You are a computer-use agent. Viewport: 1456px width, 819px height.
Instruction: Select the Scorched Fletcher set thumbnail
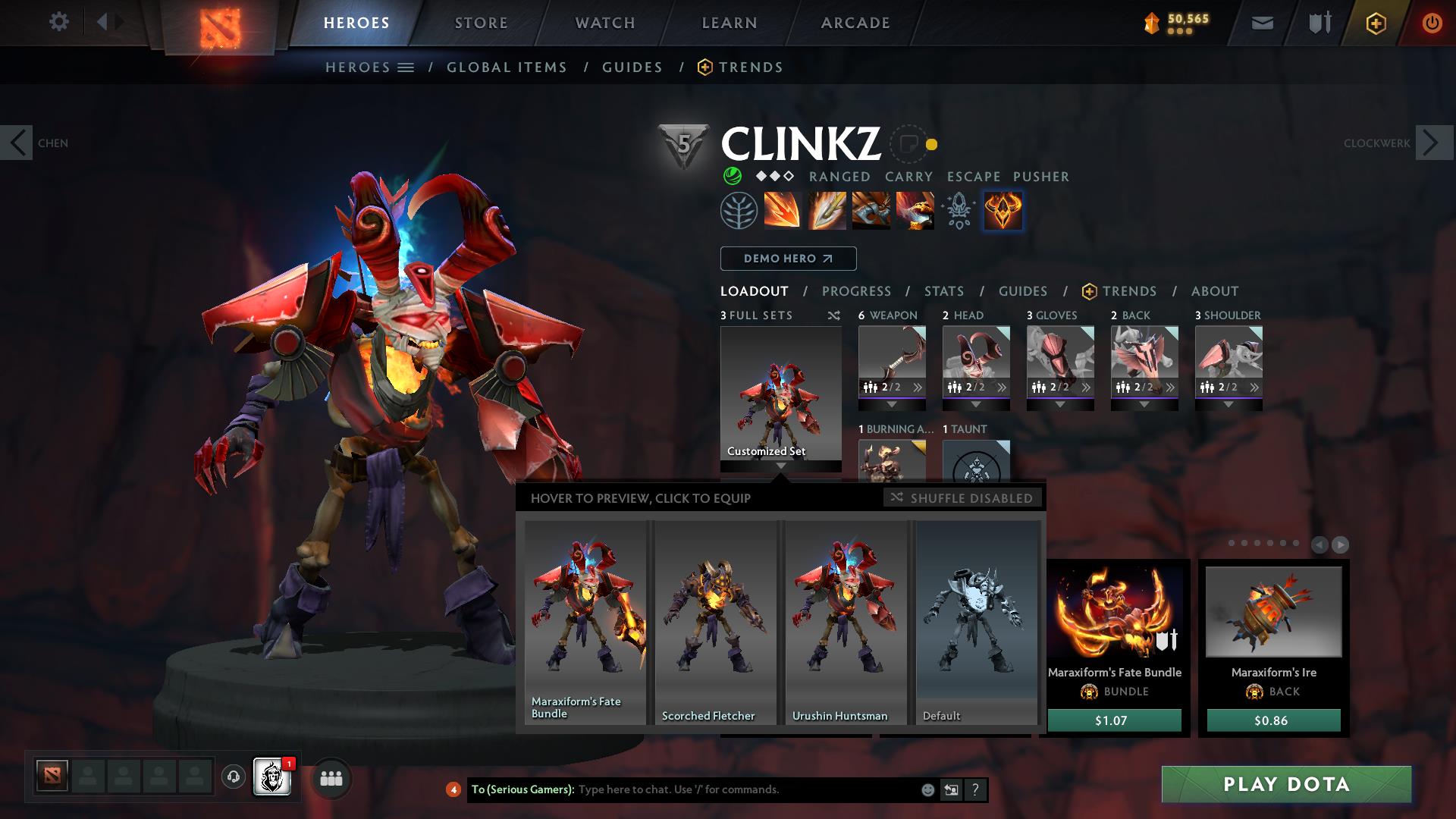tap(714, 622)
